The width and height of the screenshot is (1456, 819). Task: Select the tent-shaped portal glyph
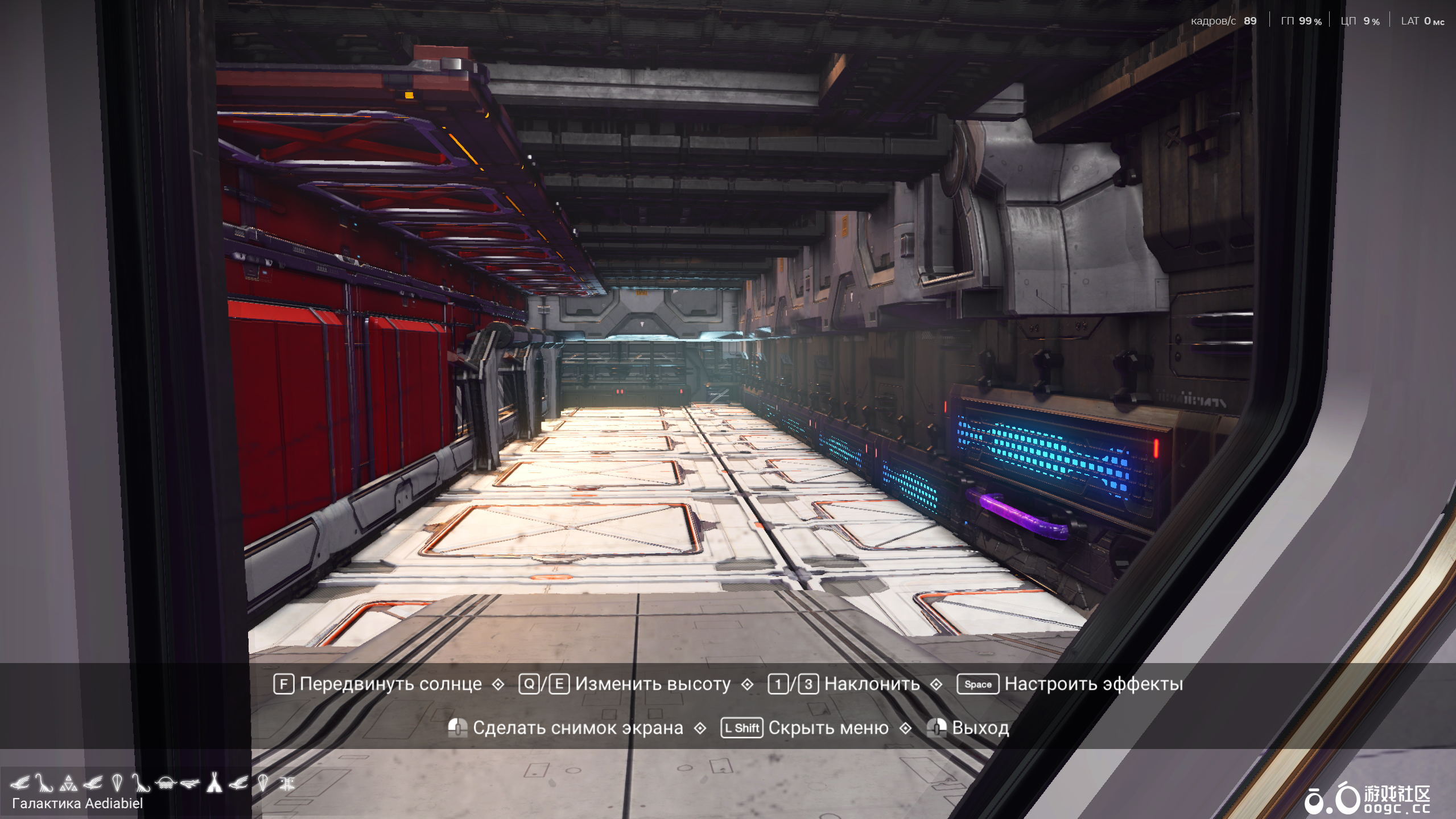coord(213,783)
